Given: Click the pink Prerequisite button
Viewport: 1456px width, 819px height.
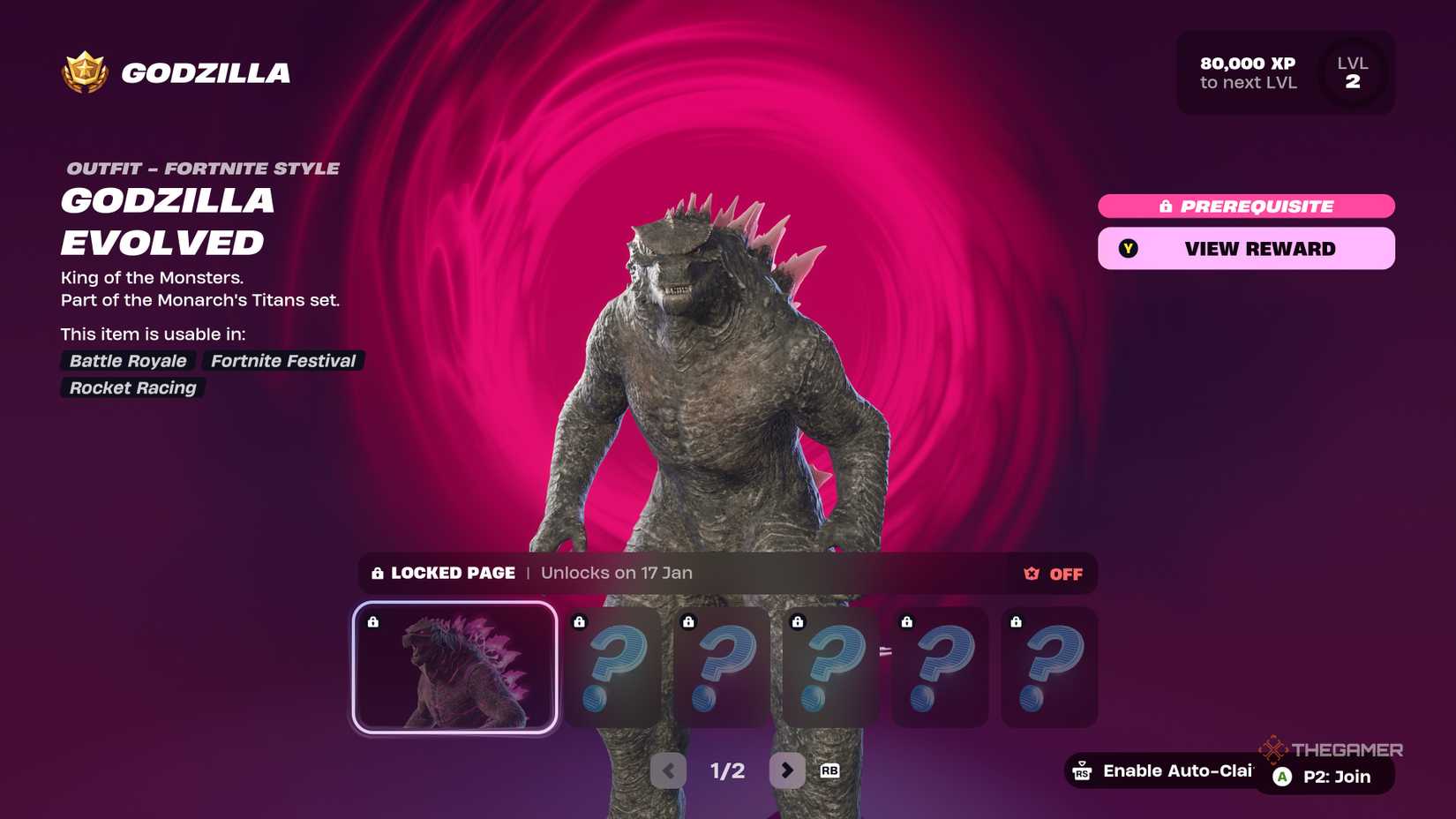Looking at the screenshot, I should 1246,206.
